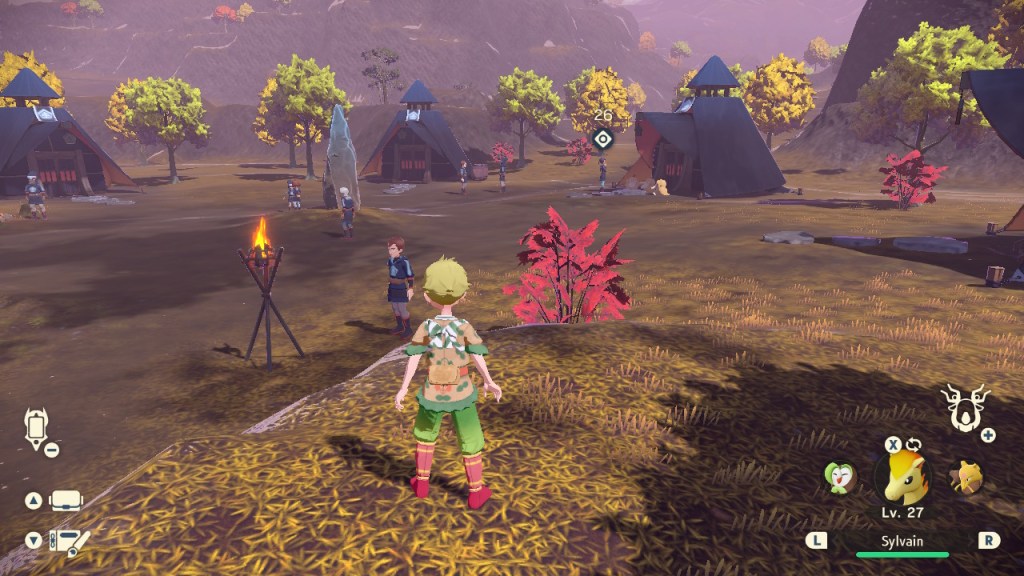The image size is (1024, 576).
Task: Open the satchel bag icon
Action: pyautogui.click(x=66, y=500)
